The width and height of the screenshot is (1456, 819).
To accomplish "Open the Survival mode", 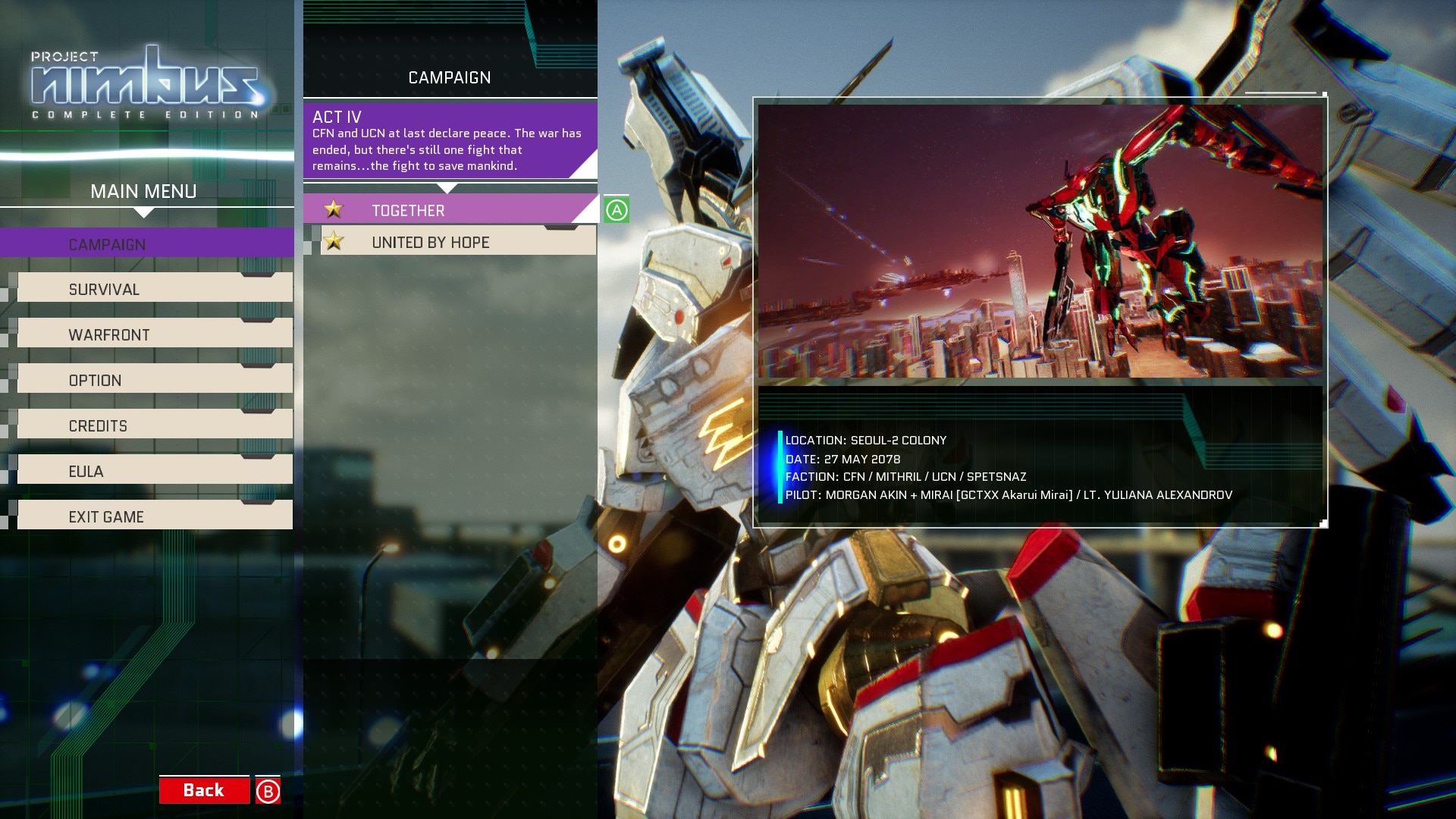I will pyautogui.click(x=154, y=289).
